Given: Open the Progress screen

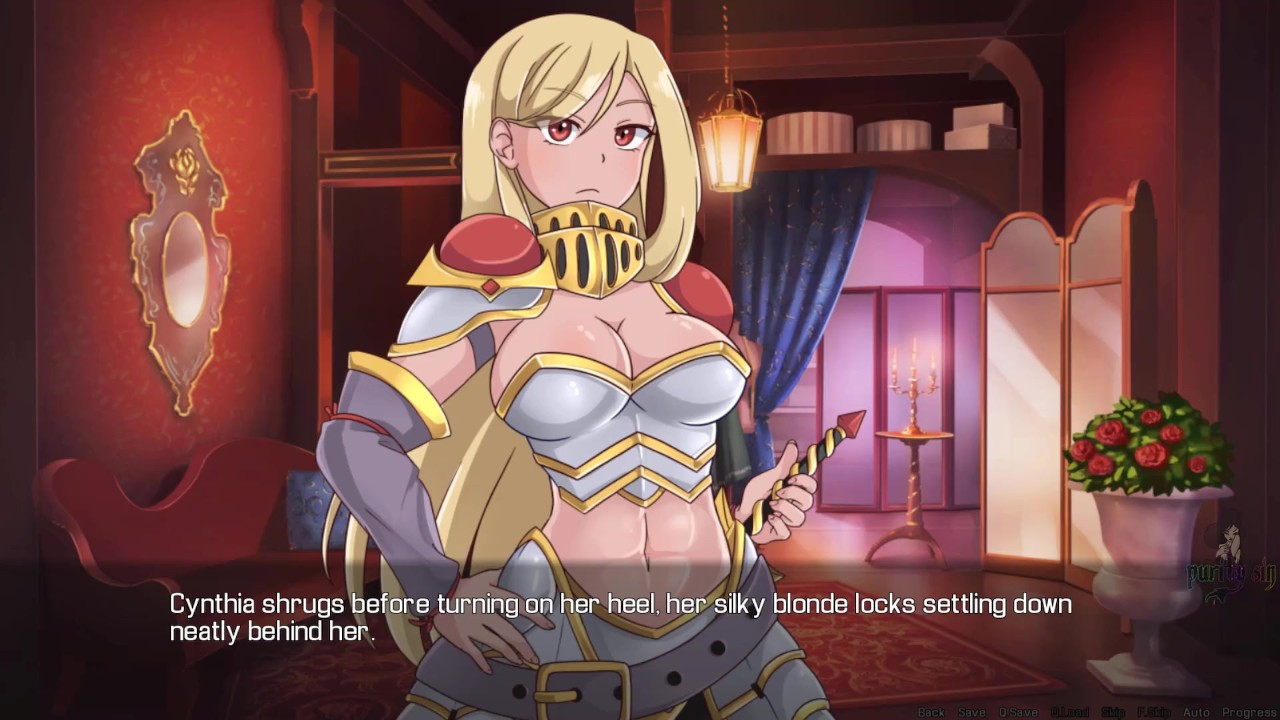Looking at the screenshot, I should coord(1247,712).
